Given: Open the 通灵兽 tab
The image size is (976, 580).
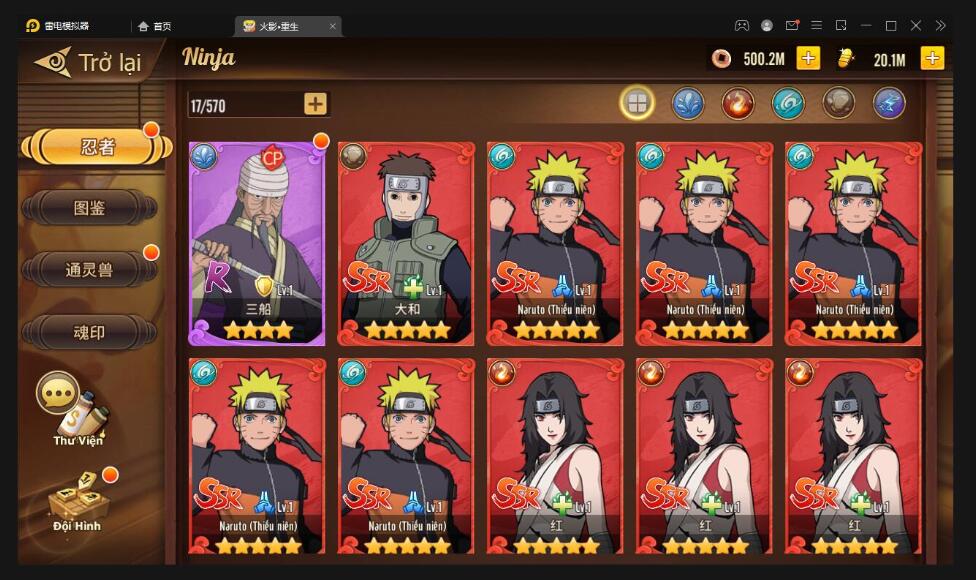Looking at the screenshot, I should [x=90, y=270].
